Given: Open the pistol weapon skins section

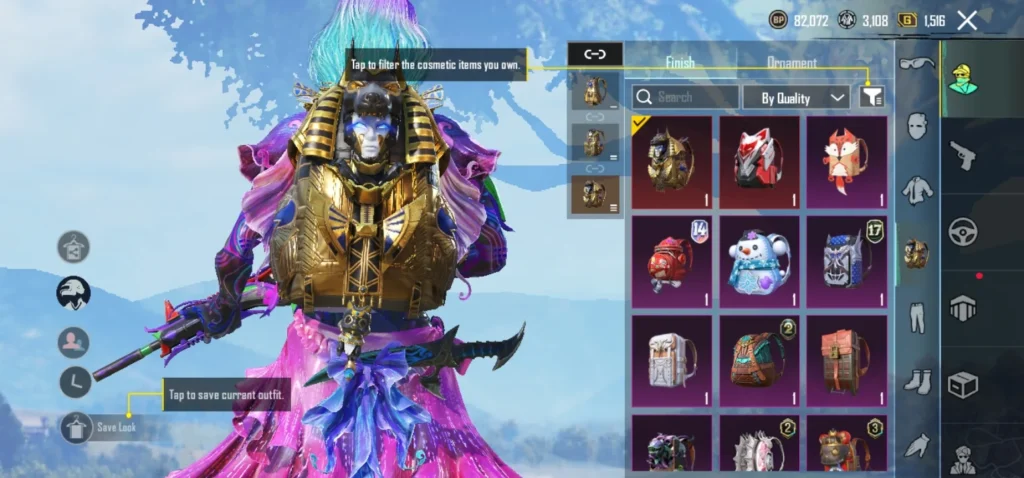Looking at the screenshot, I should tap(963, 155).
